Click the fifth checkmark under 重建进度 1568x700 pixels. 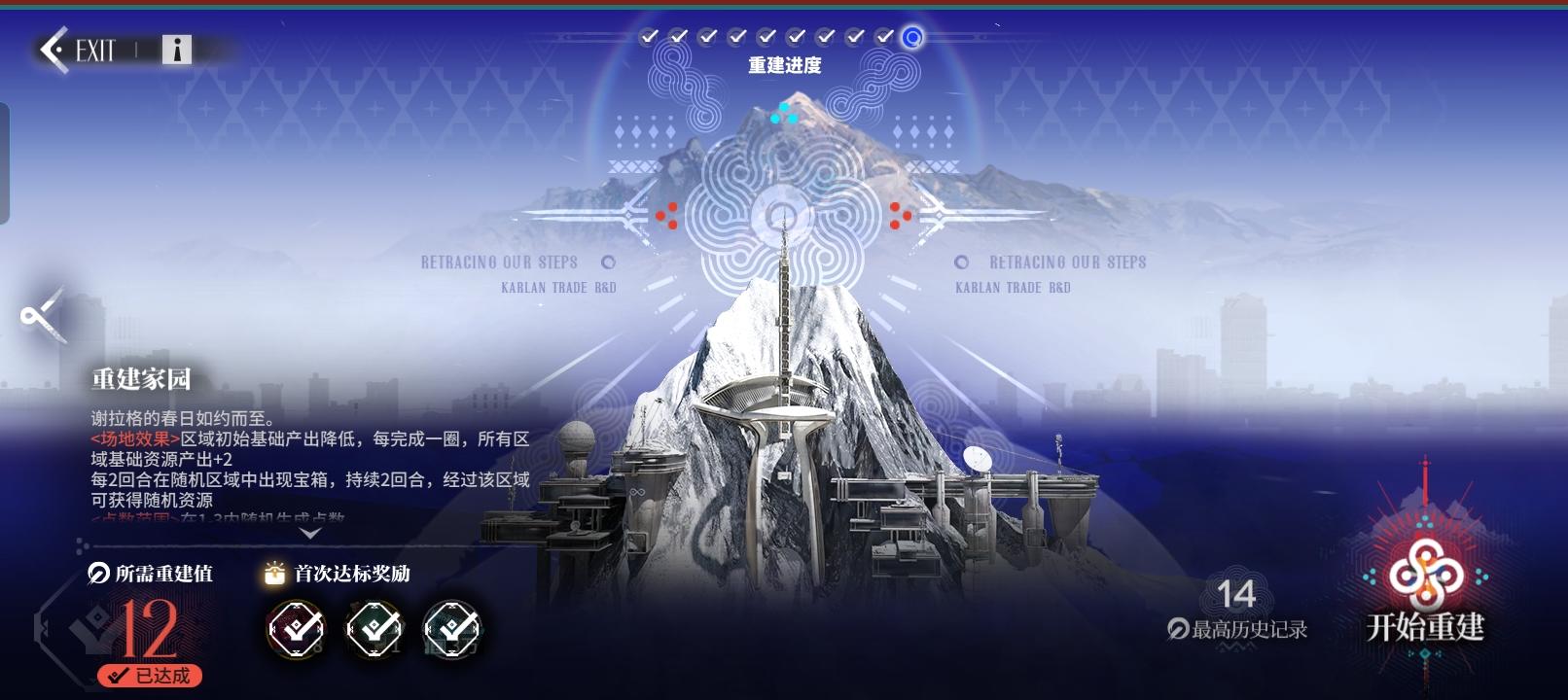(x=766, y=37)
